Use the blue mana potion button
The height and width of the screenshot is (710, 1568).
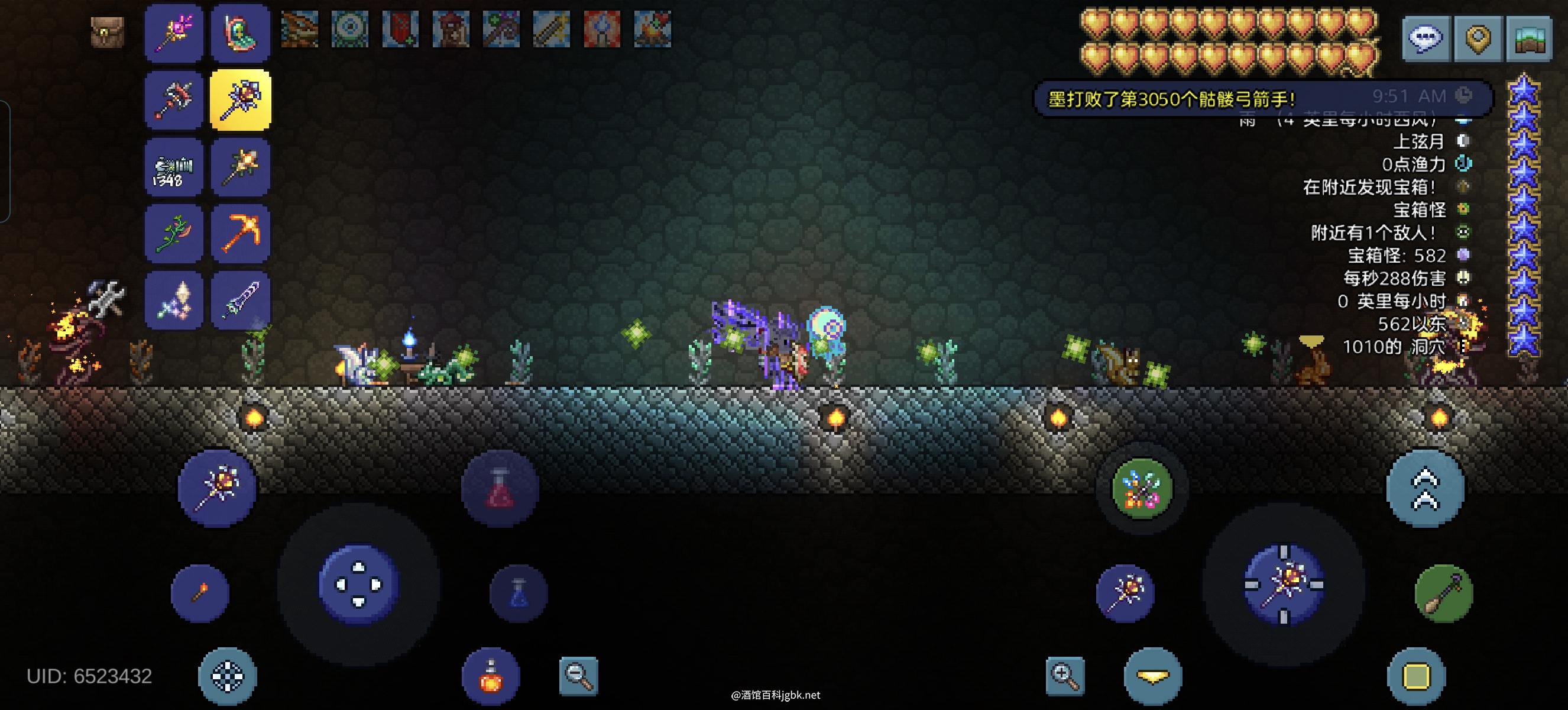519,593
